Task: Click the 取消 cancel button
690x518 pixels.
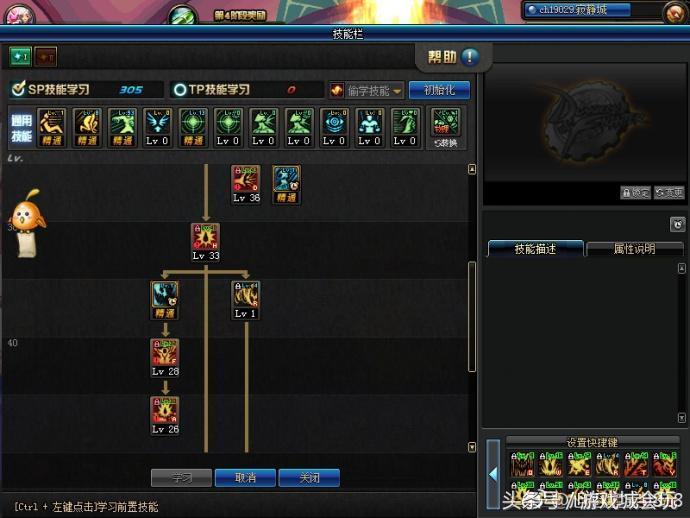Action: click(245, 478)
